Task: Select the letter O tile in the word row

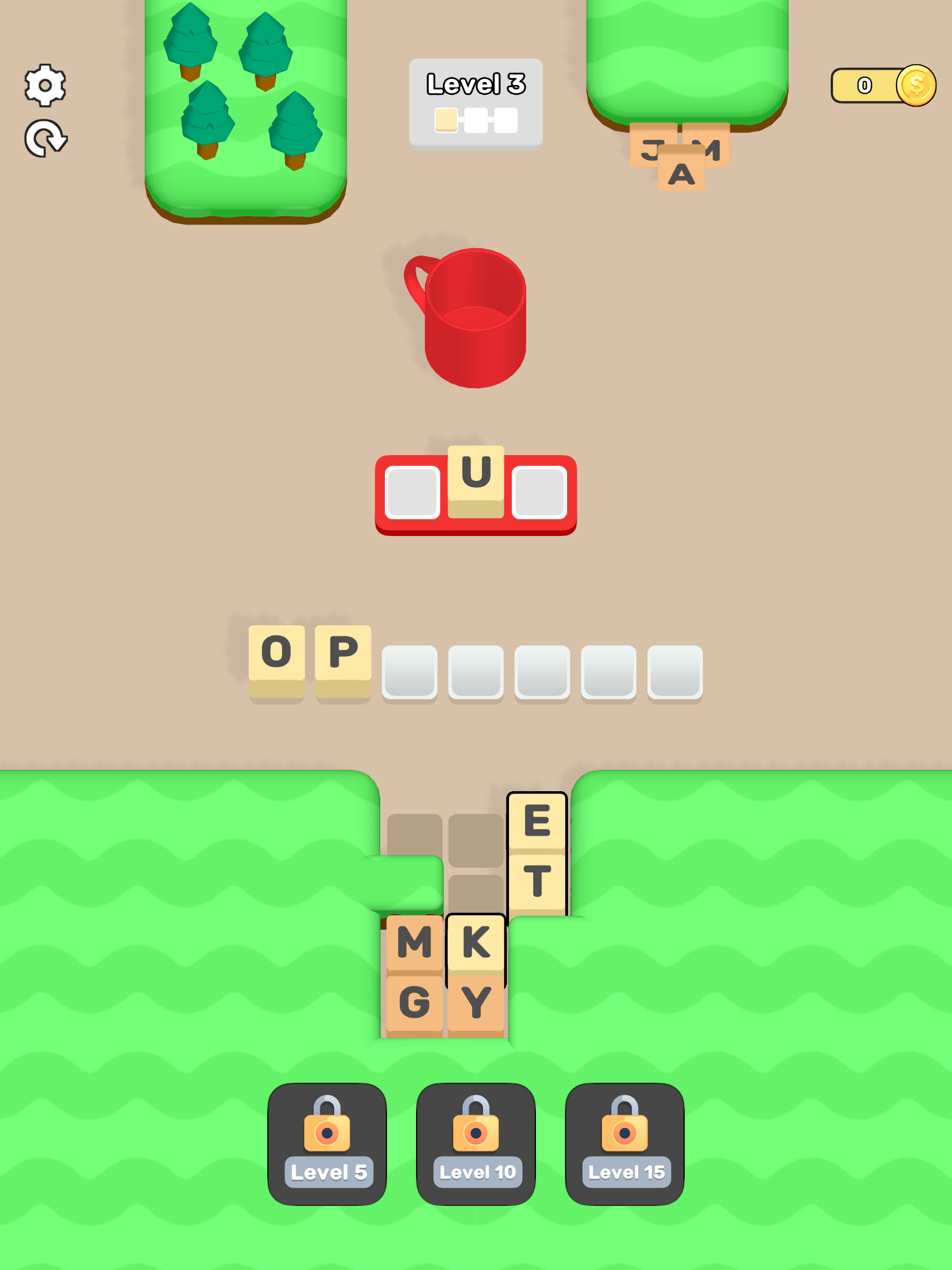Action: click(x=277, y=651)
